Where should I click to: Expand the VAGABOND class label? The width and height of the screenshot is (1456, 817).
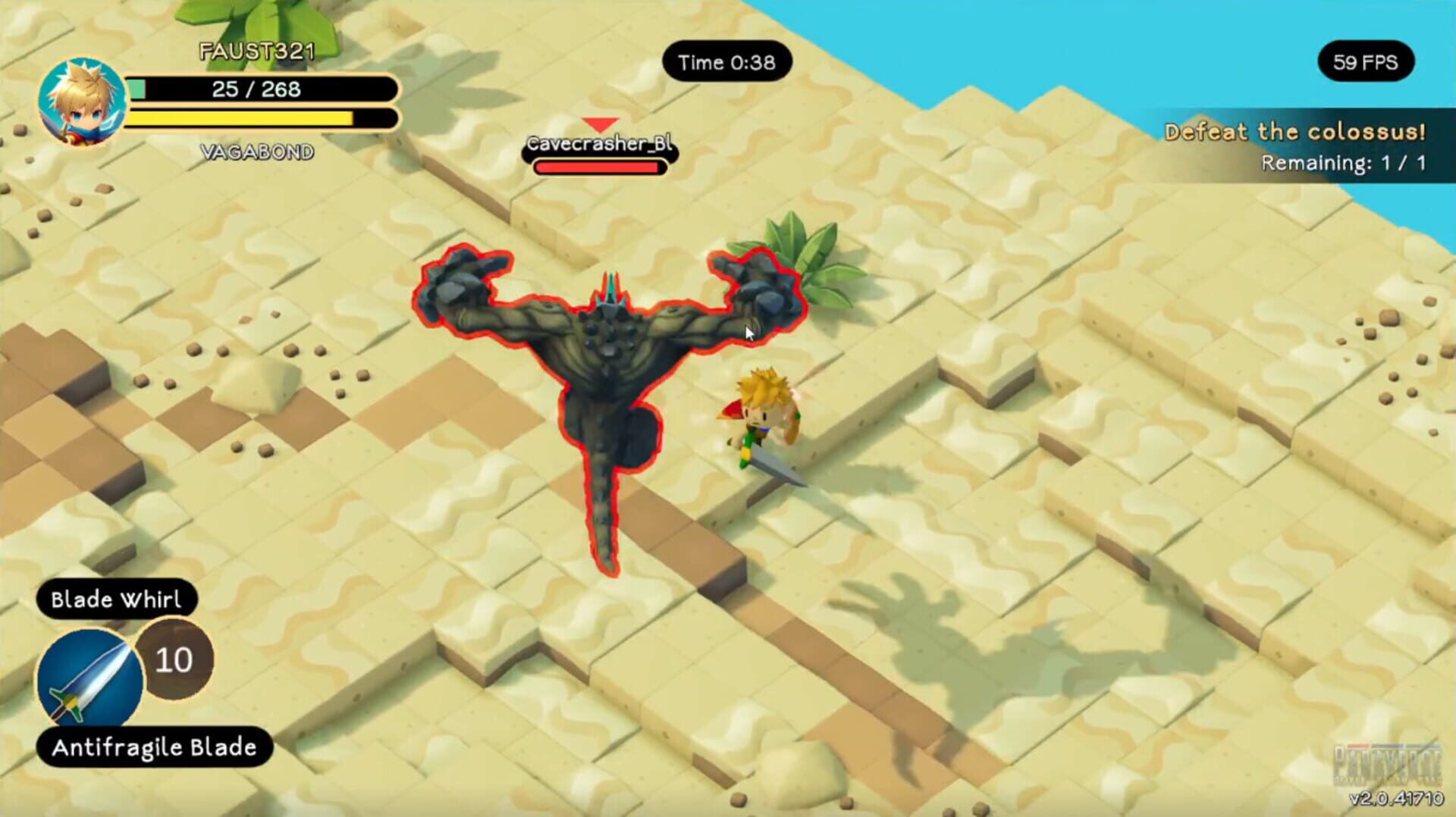pos(258,151)
